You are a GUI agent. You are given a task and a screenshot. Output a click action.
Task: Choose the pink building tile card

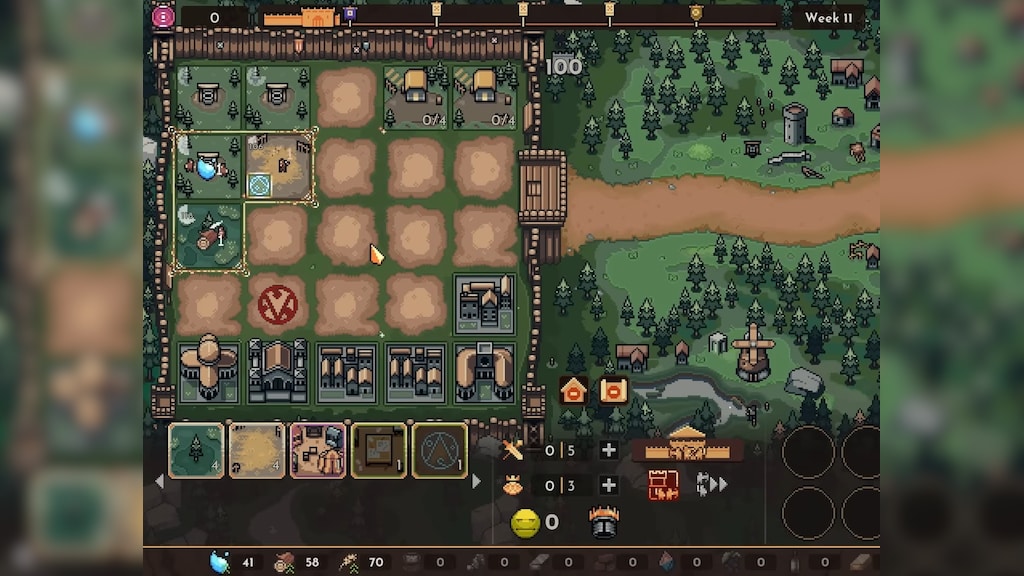318,451
